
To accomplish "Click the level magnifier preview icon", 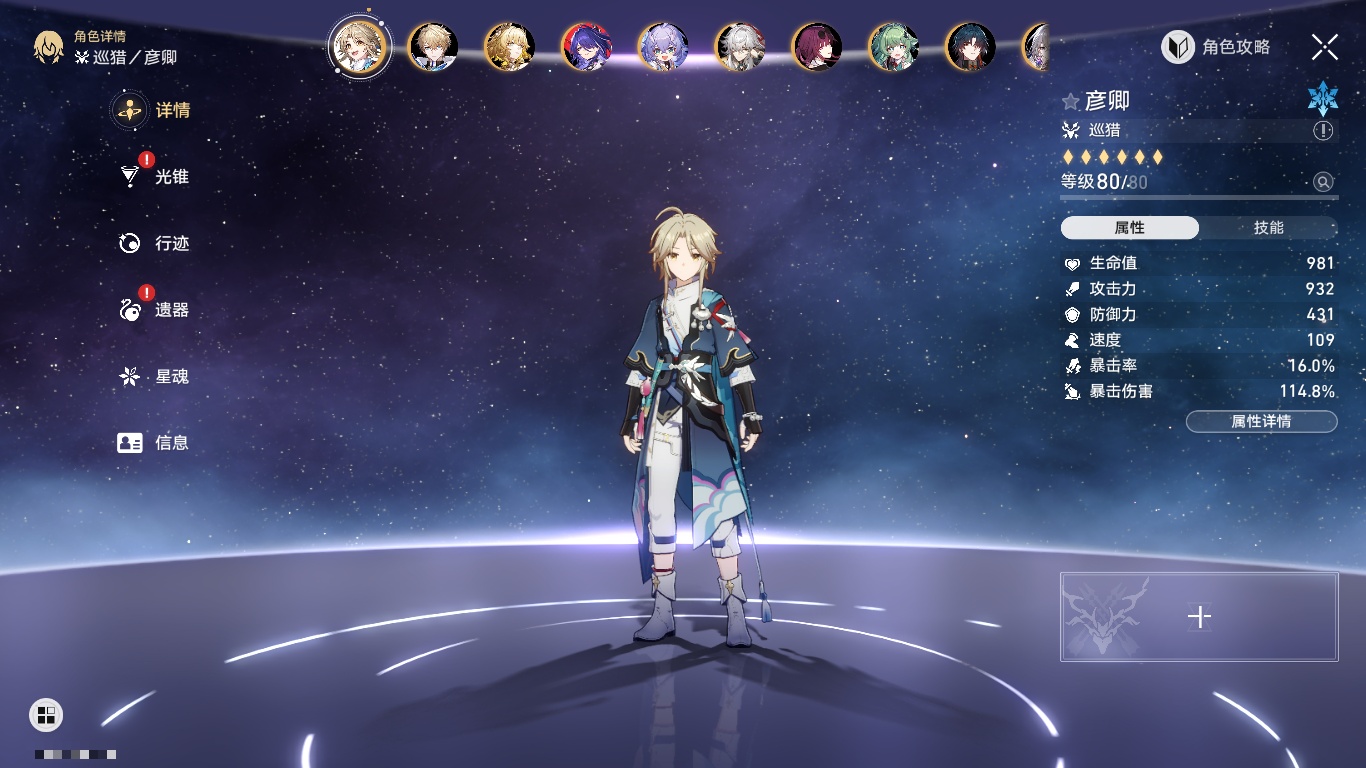I will coord(1323,182).
